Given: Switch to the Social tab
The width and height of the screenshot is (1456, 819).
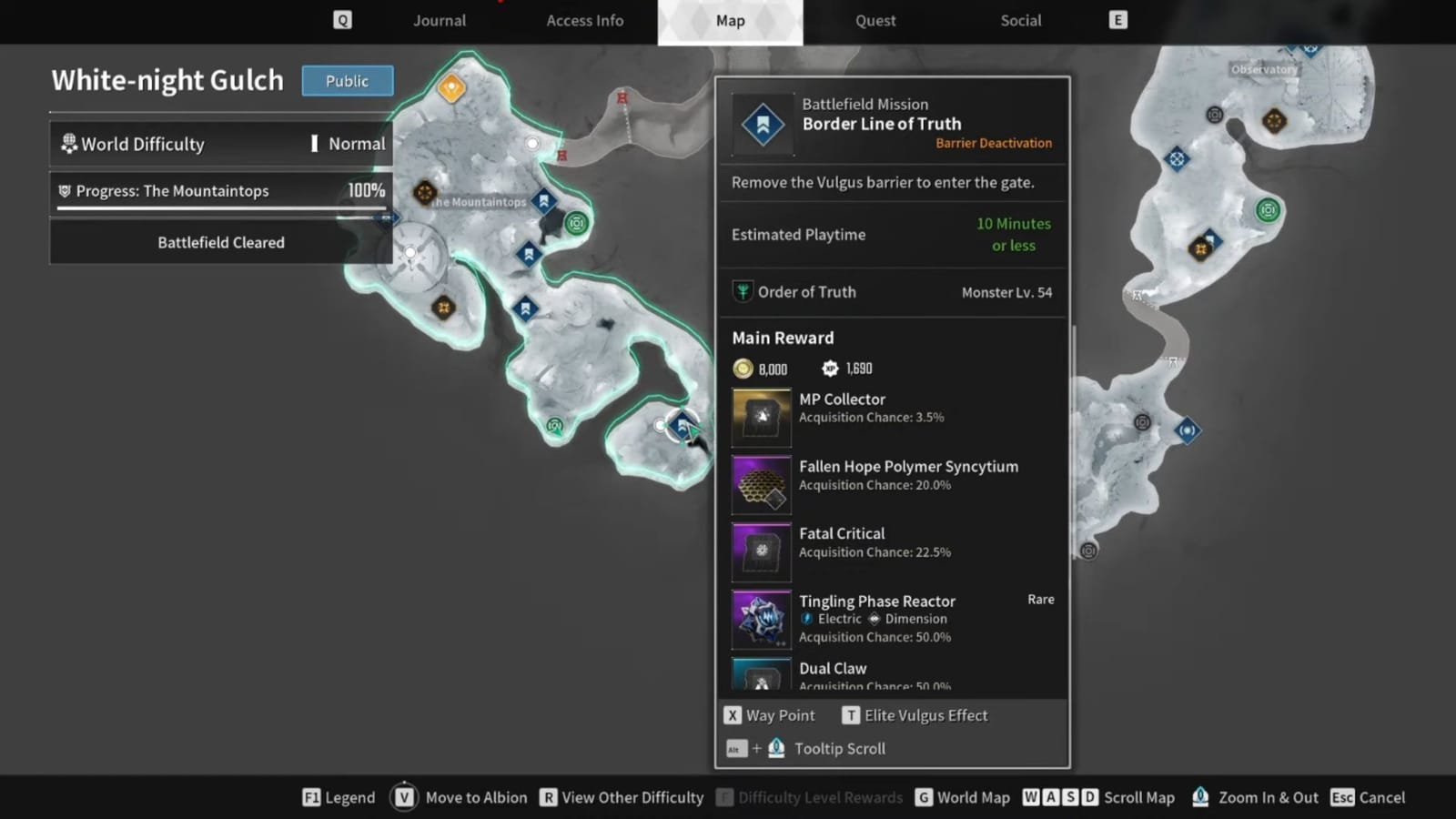Looking at the screenshot, I should point(1020,20).
